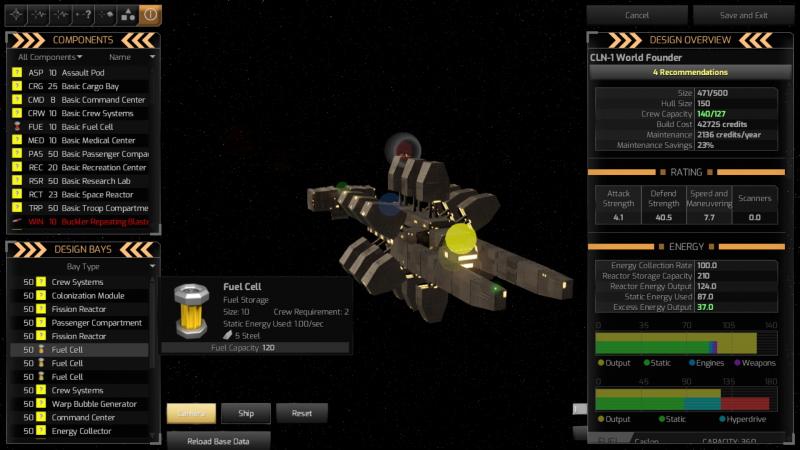800x450 pixels.
Task: Select Assault Pod in components list
Action: click(x=84, y=73)
